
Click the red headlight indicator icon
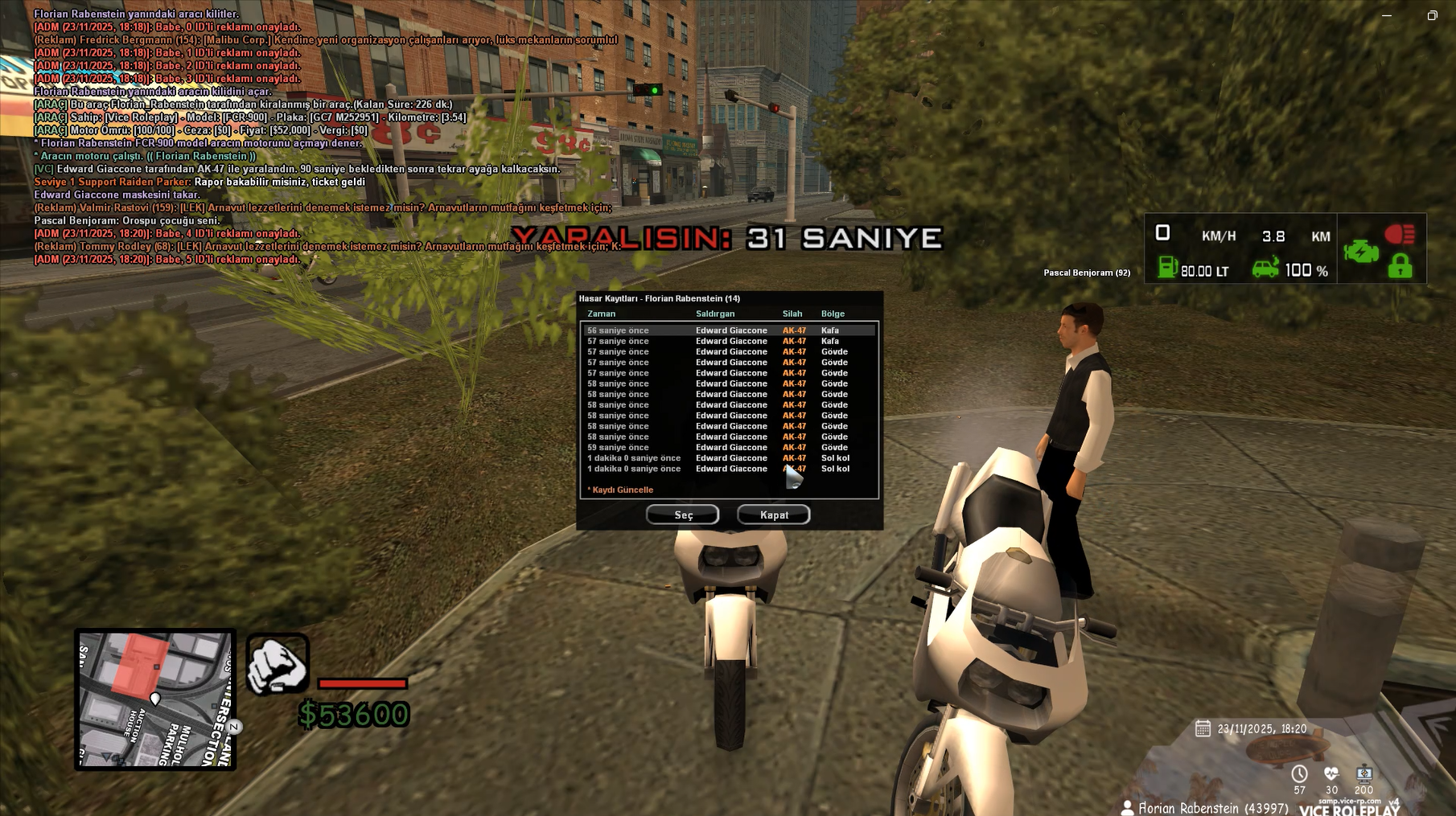[x=1400, y=234]
